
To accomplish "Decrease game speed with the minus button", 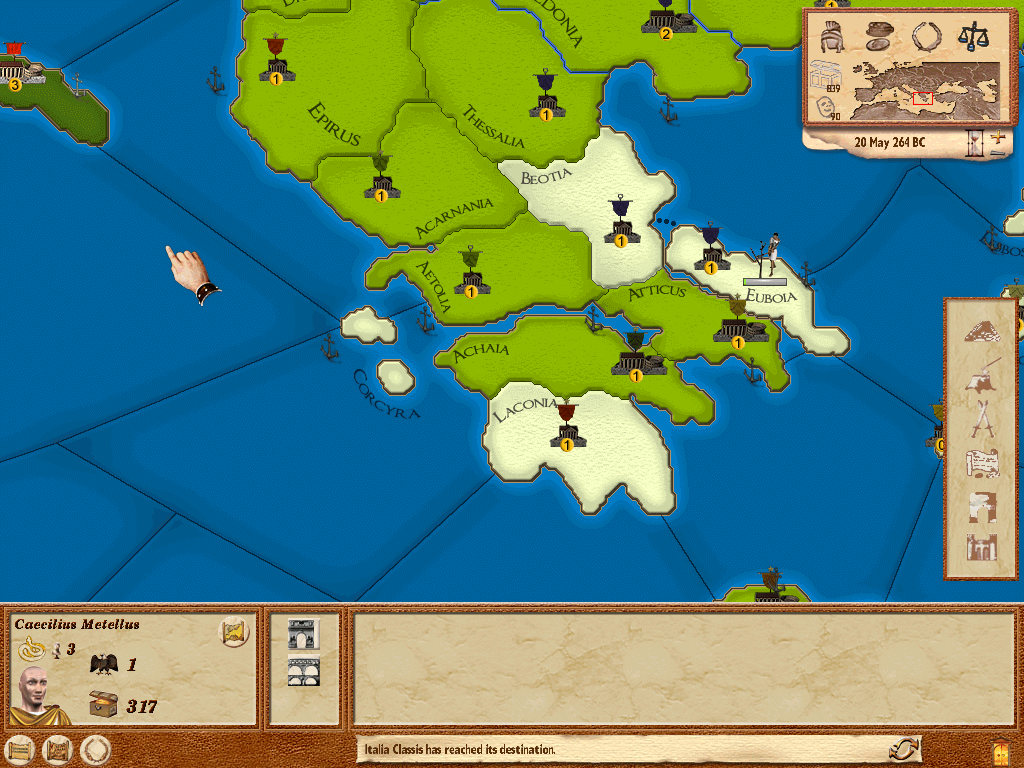I will [x=997, y=151].
